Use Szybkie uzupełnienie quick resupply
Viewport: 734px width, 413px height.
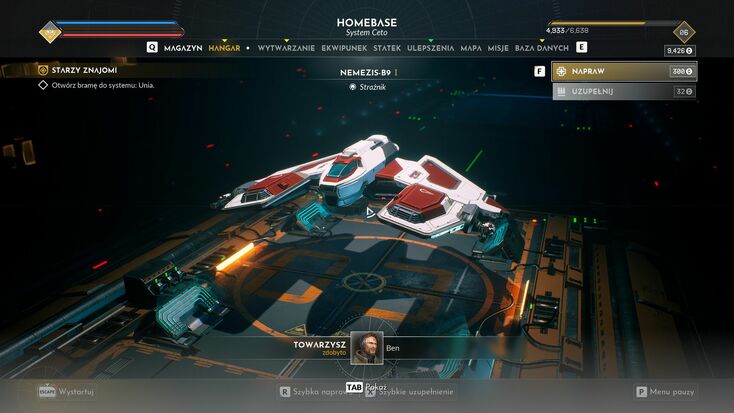[x=412, y=392]
